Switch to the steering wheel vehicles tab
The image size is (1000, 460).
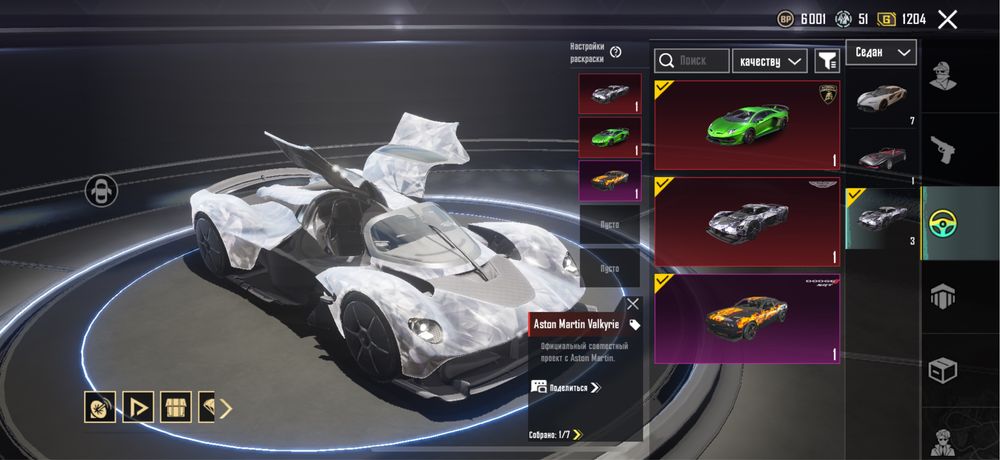coord(942,221)
